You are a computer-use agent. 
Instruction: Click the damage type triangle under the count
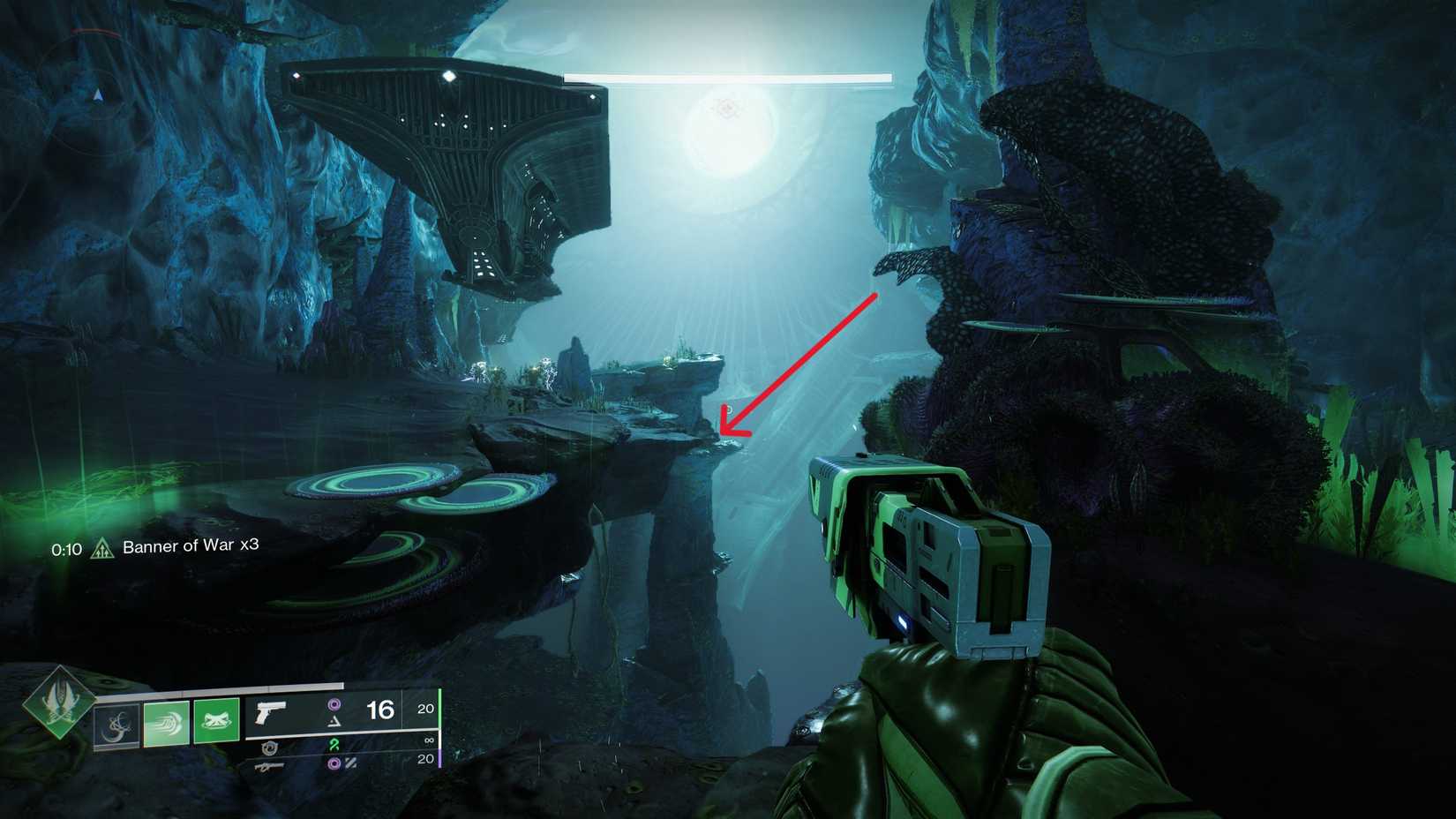[334, 720]
